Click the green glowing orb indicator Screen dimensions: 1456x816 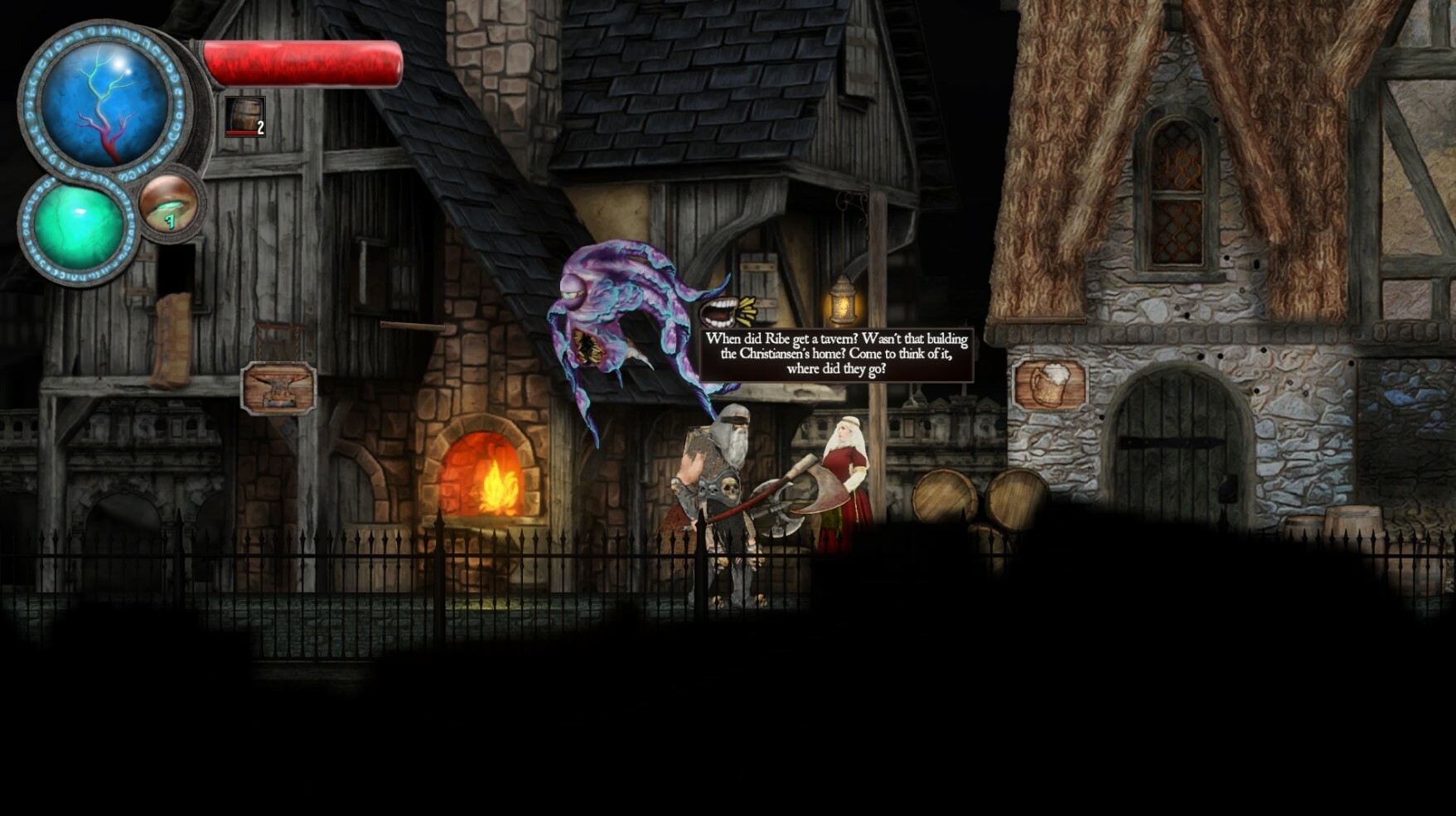click(x=79, y=224)
